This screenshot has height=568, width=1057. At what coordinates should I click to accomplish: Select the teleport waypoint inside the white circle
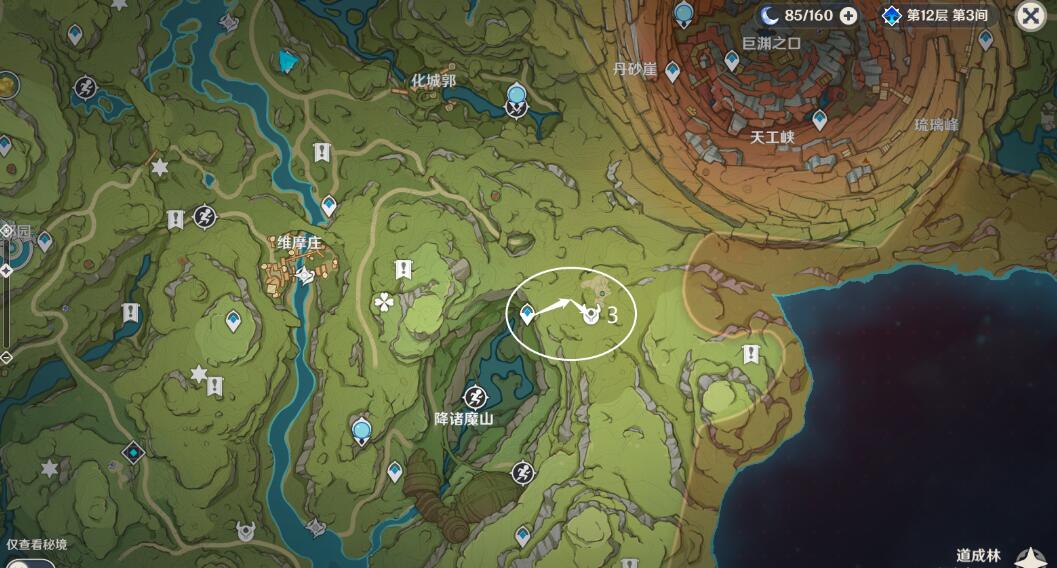[527, 315]
